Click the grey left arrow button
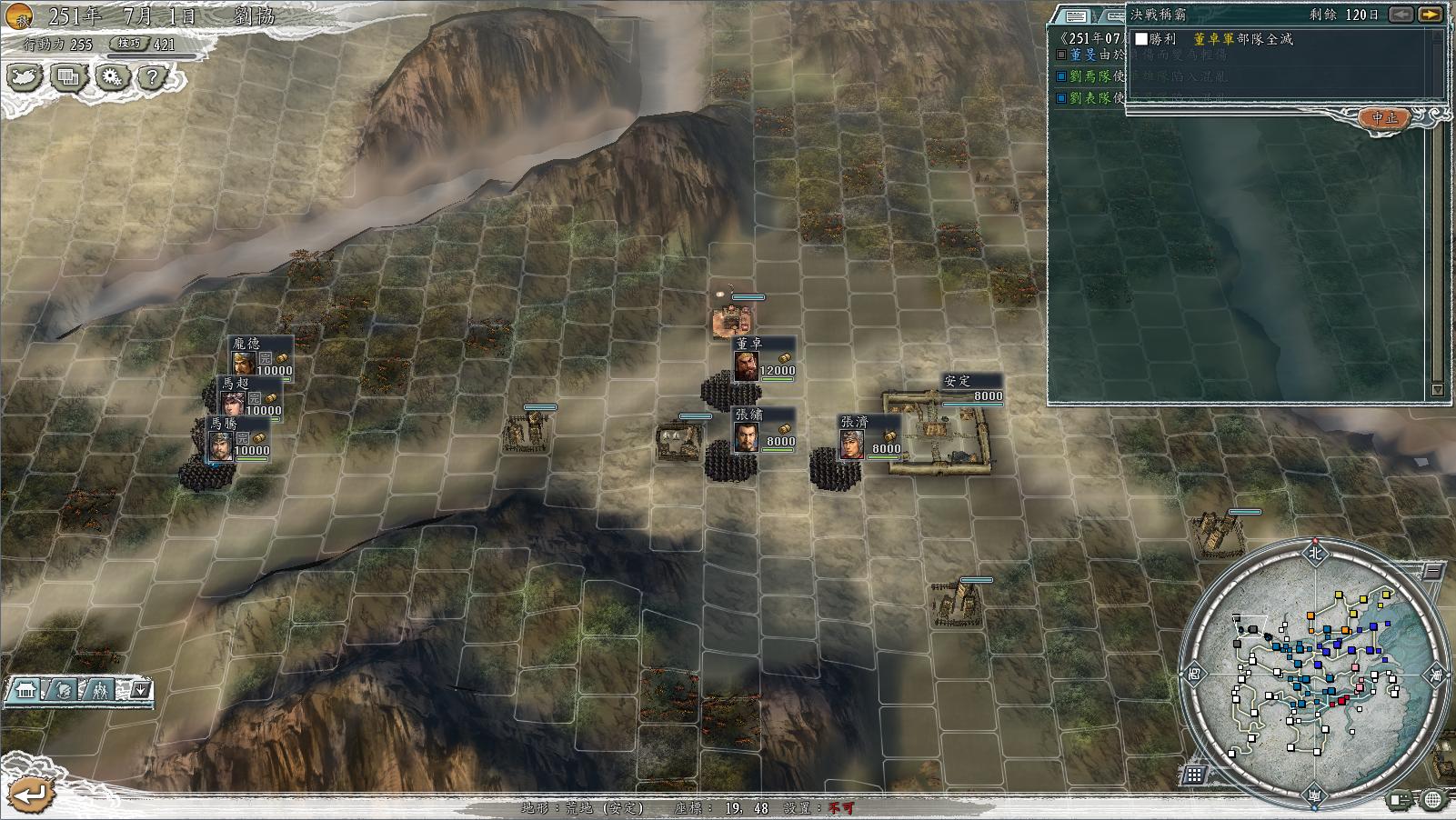 (x=1401, y=15)
